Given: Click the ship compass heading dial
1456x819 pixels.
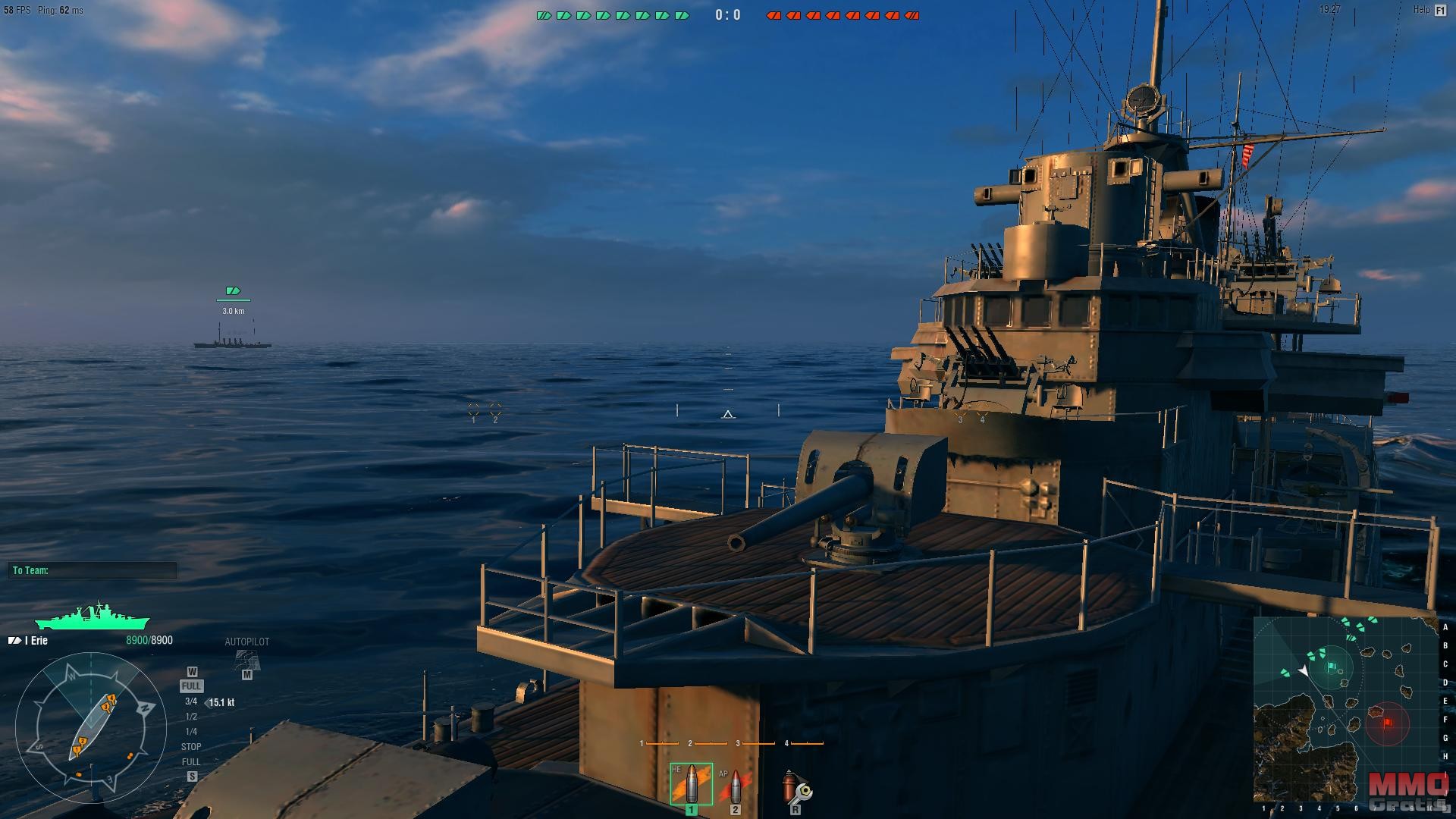Looking at the screenshot, I should point(90,727).
